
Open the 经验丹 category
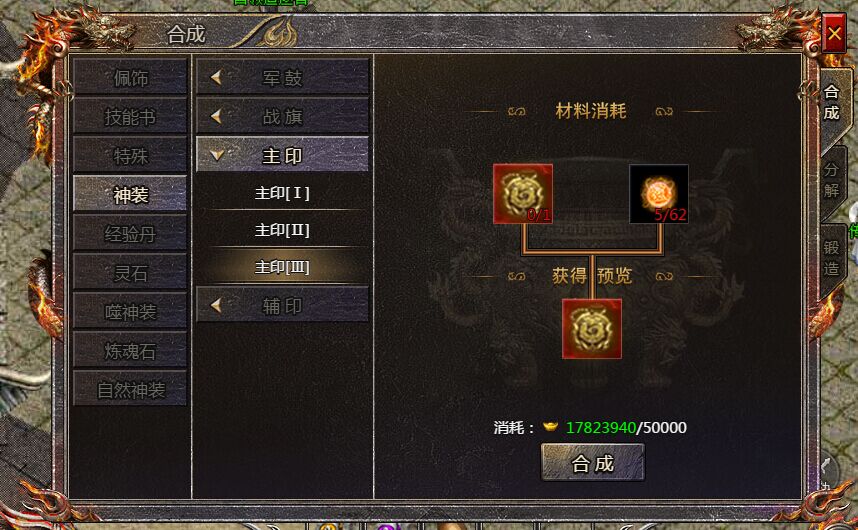[x=130, y=234]
